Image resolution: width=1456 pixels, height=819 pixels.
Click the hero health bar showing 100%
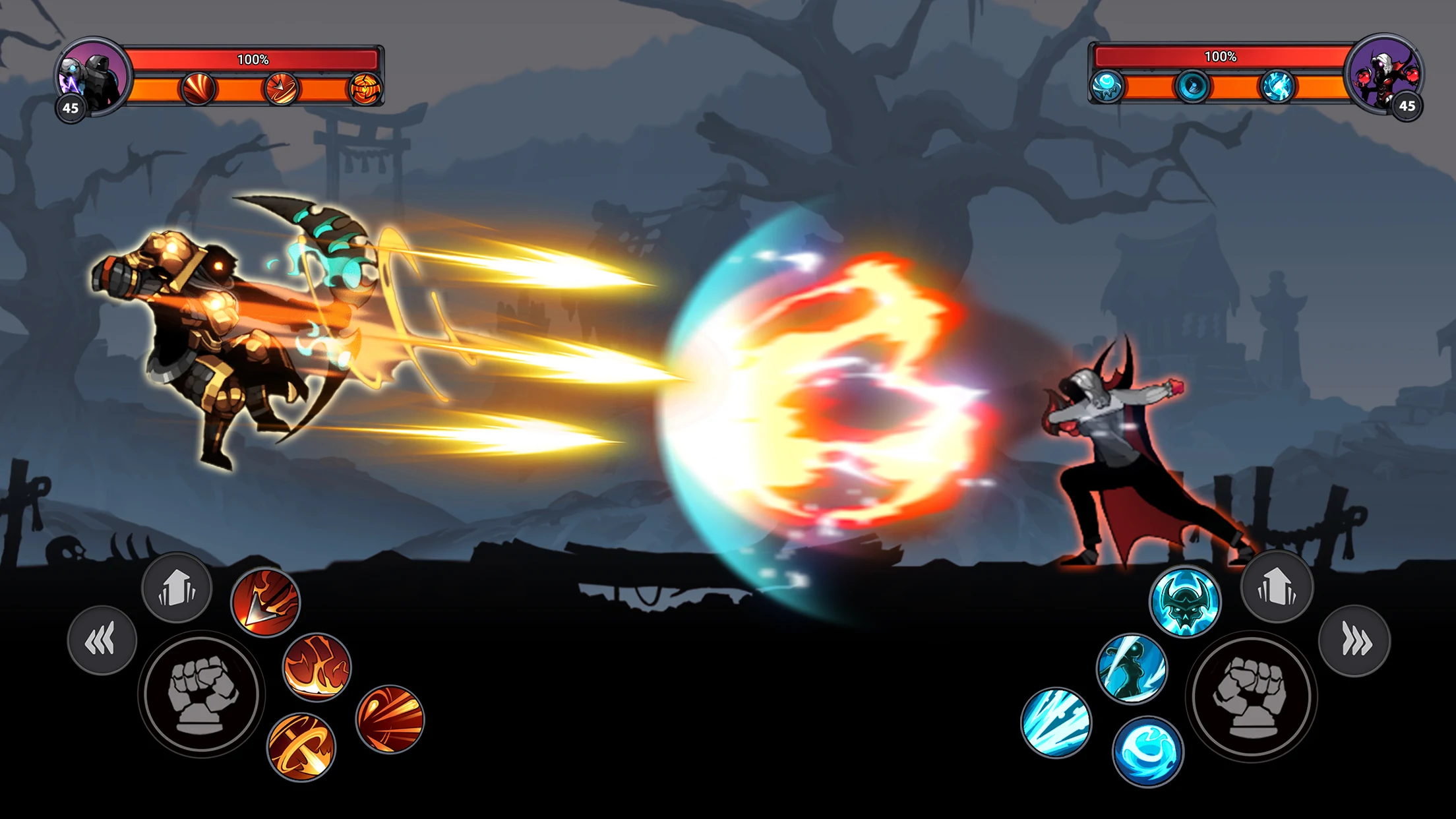254,59
